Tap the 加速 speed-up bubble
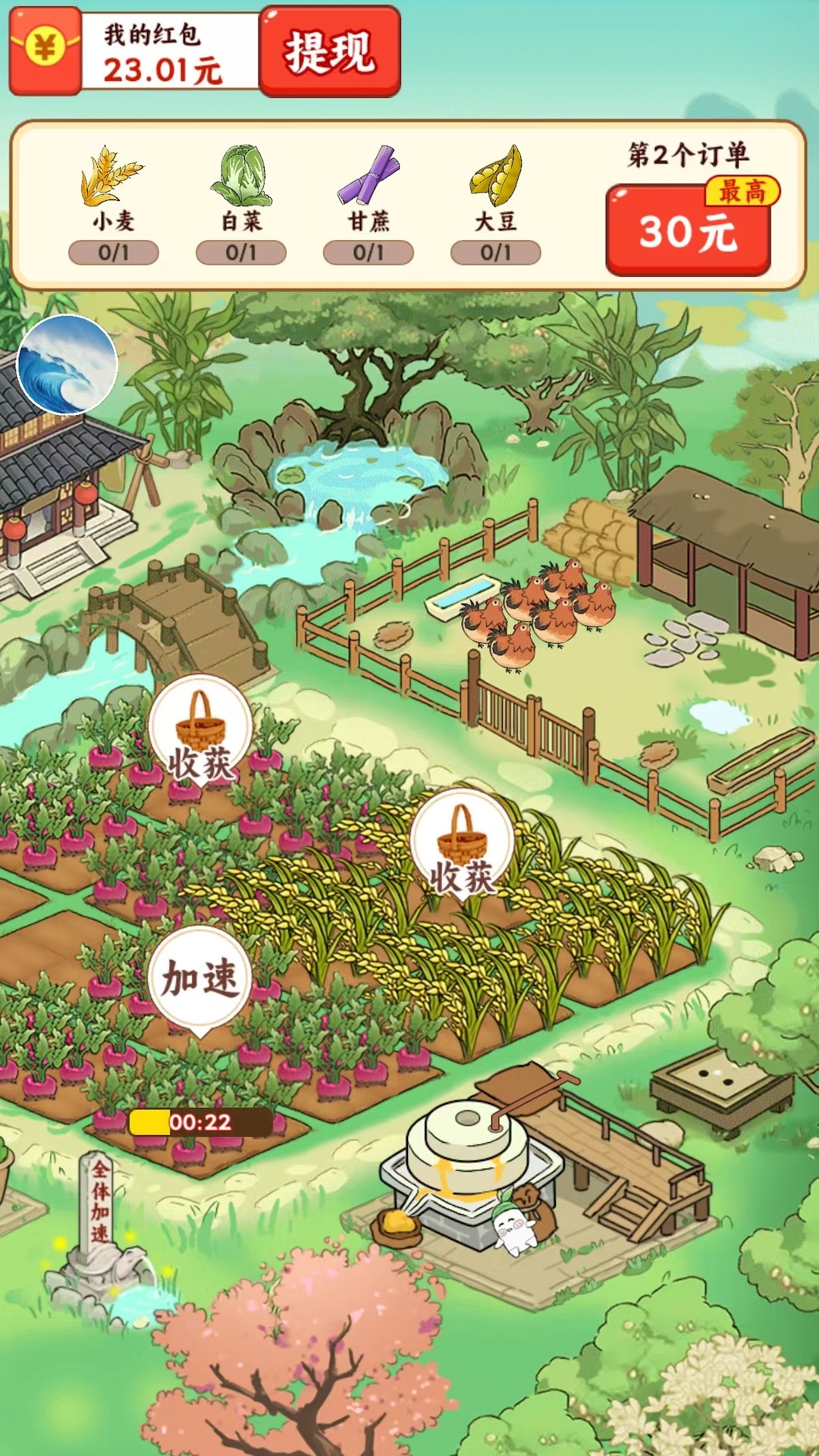This screenshot has width=819, height=1456. coord(199,978)
